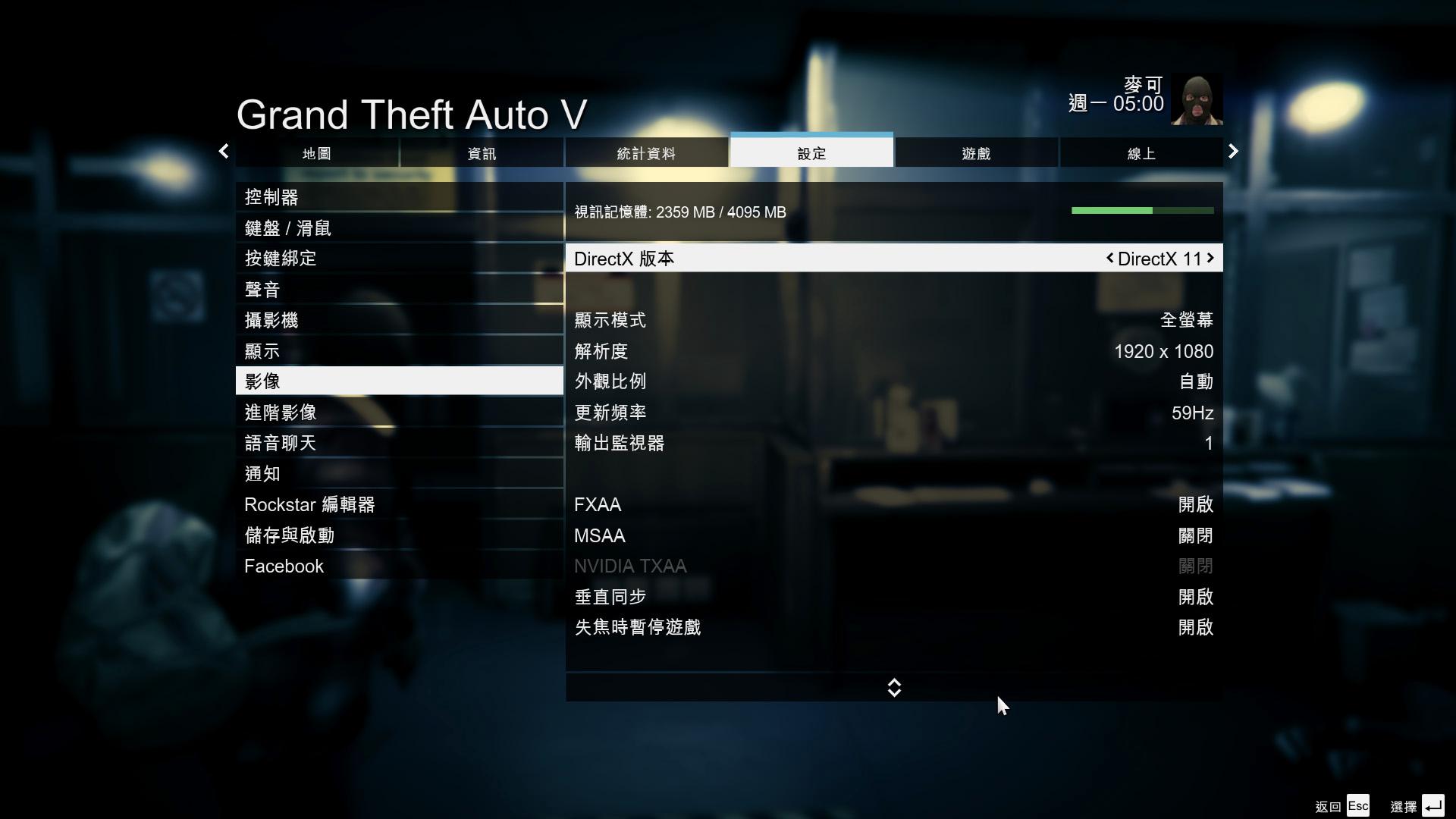The height and width of the screenshot is (819, 1456).
Task: Click the up-down scroll arrows below settings list
Action: click(x=894, y=688)
